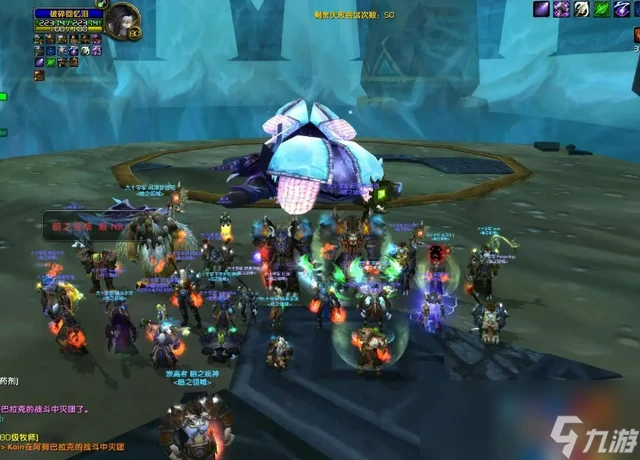Click the purple eye swirl buff icon
Viewport: 640px width, 460px height.
click(623, 9)
